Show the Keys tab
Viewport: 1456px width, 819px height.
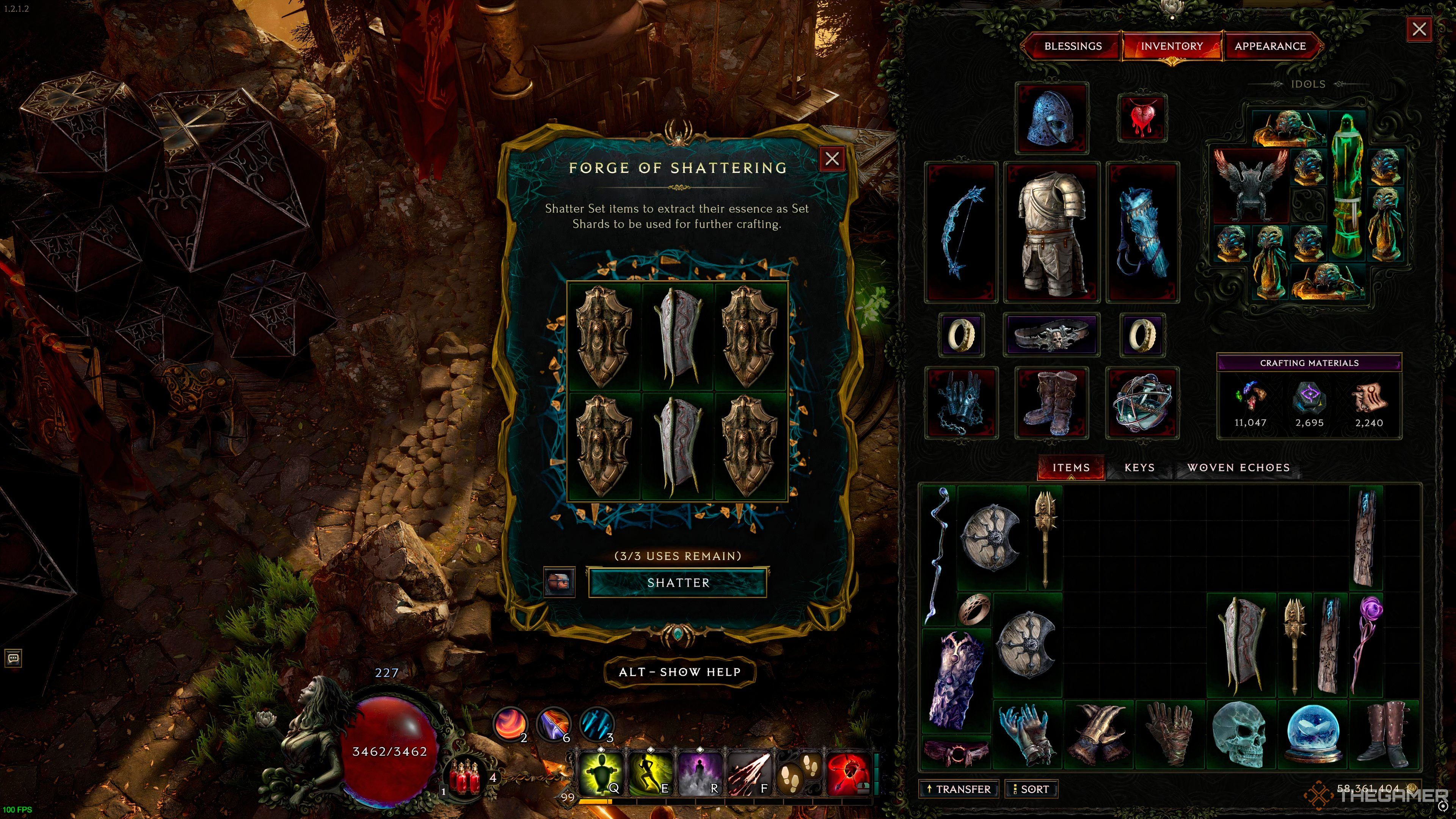pos(1139,468)
